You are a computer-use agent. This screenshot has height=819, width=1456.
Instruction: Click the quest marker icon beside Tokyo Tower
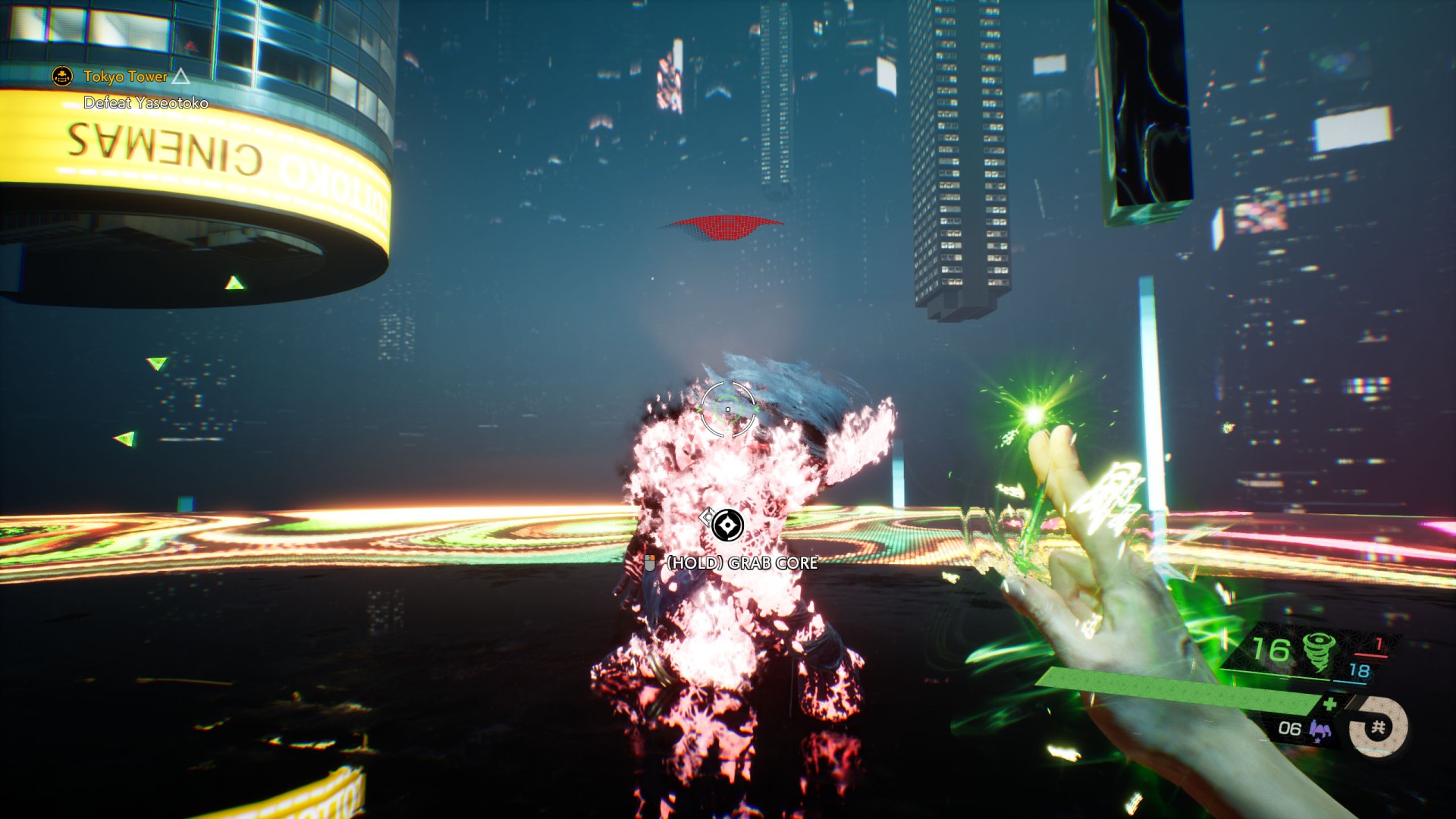pos(61,76)
